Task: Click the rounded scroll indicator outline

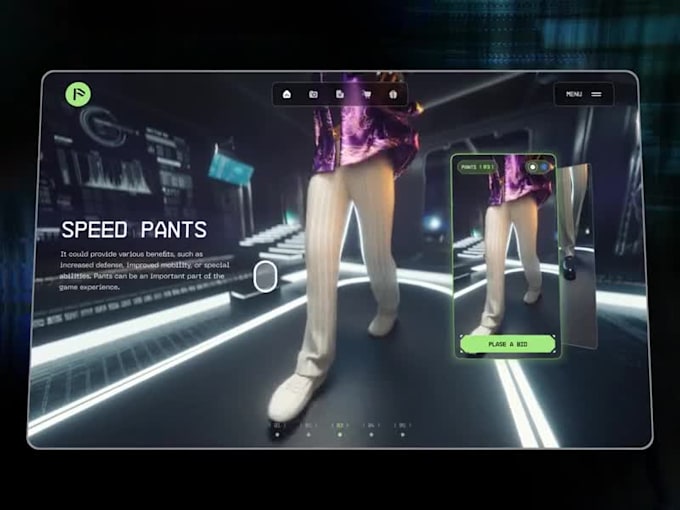Action: (265, 276)
